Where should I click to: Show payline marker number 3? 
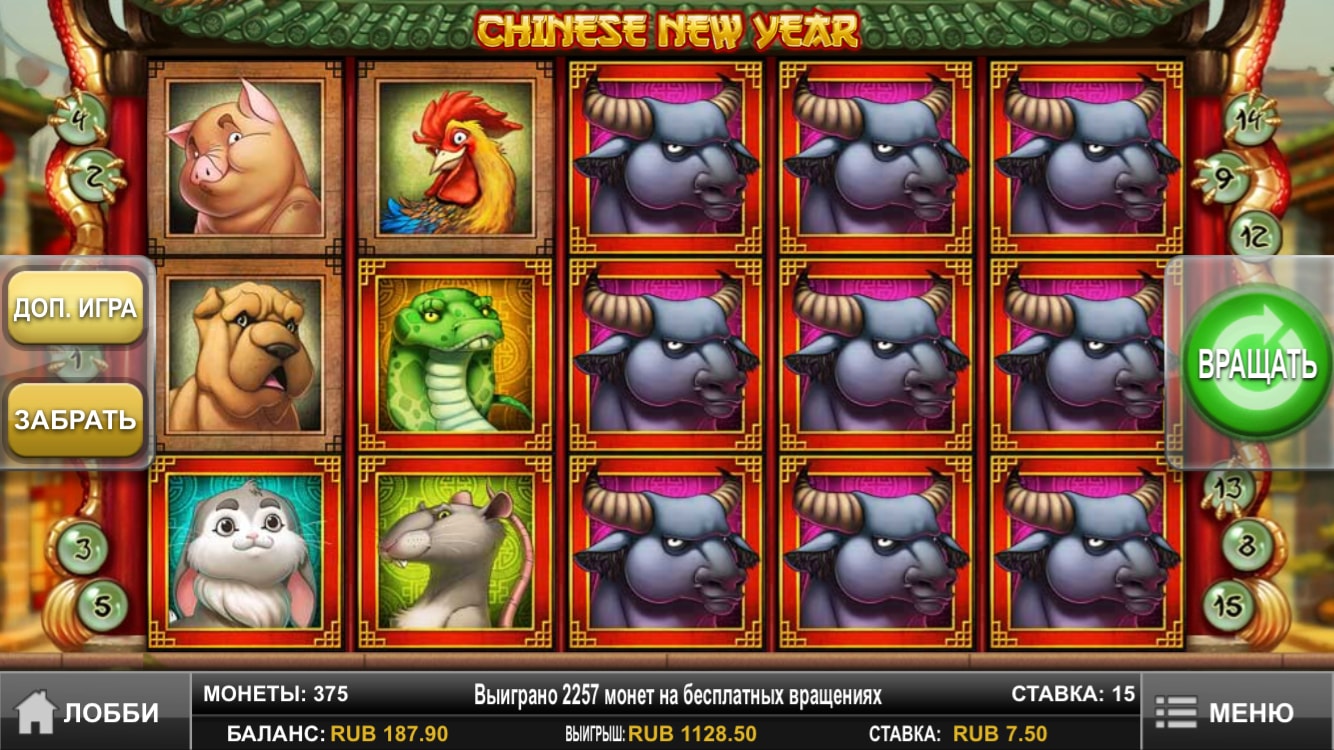(82, 548)
